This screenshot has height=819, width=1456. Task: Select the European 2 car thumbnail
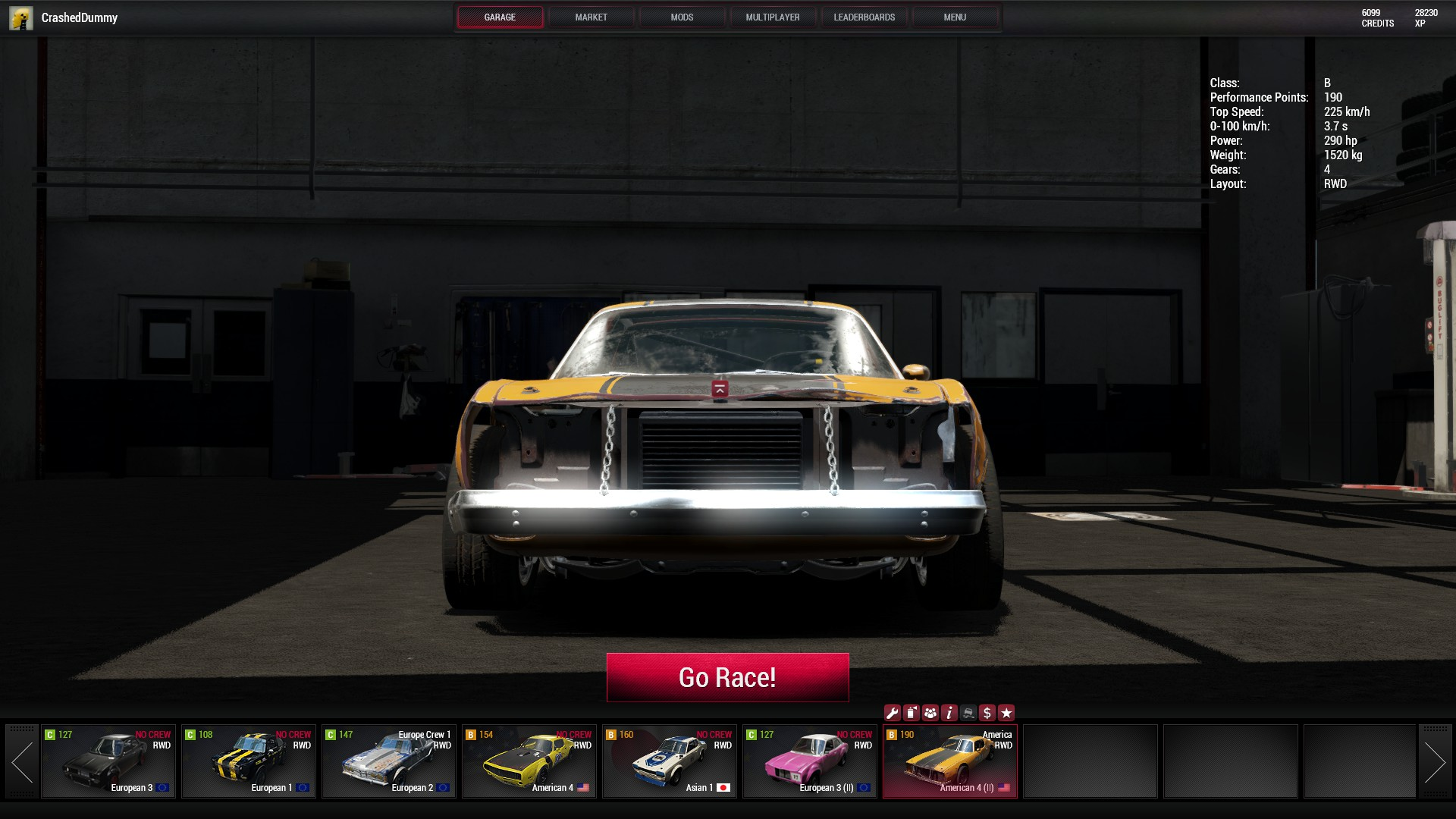[x=389, y=761]
